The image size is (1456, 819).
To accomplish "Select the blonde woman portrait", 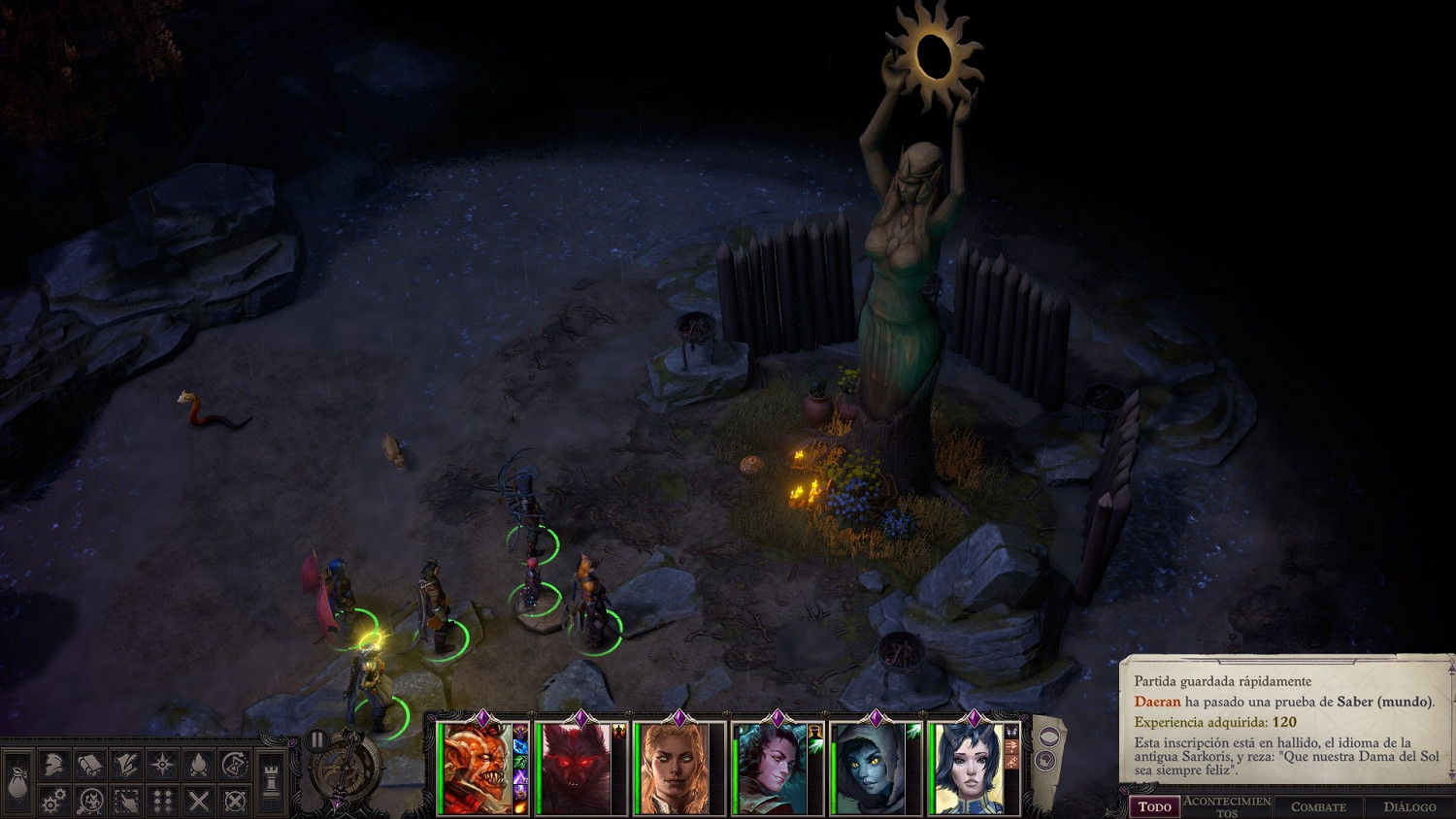I will [x=673, y=769].
